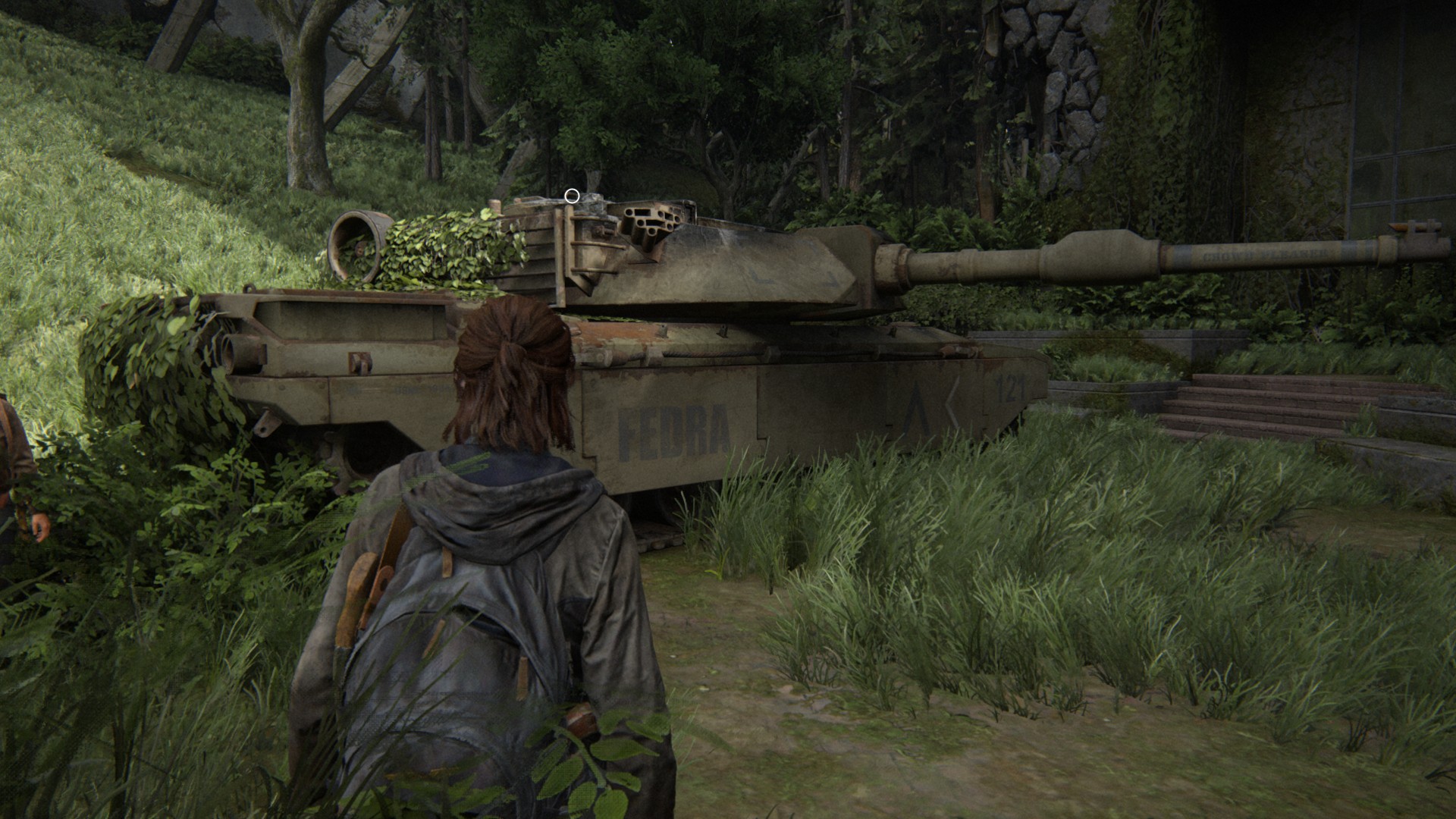Click the white circular interaction marker

(x=573, y=196)
